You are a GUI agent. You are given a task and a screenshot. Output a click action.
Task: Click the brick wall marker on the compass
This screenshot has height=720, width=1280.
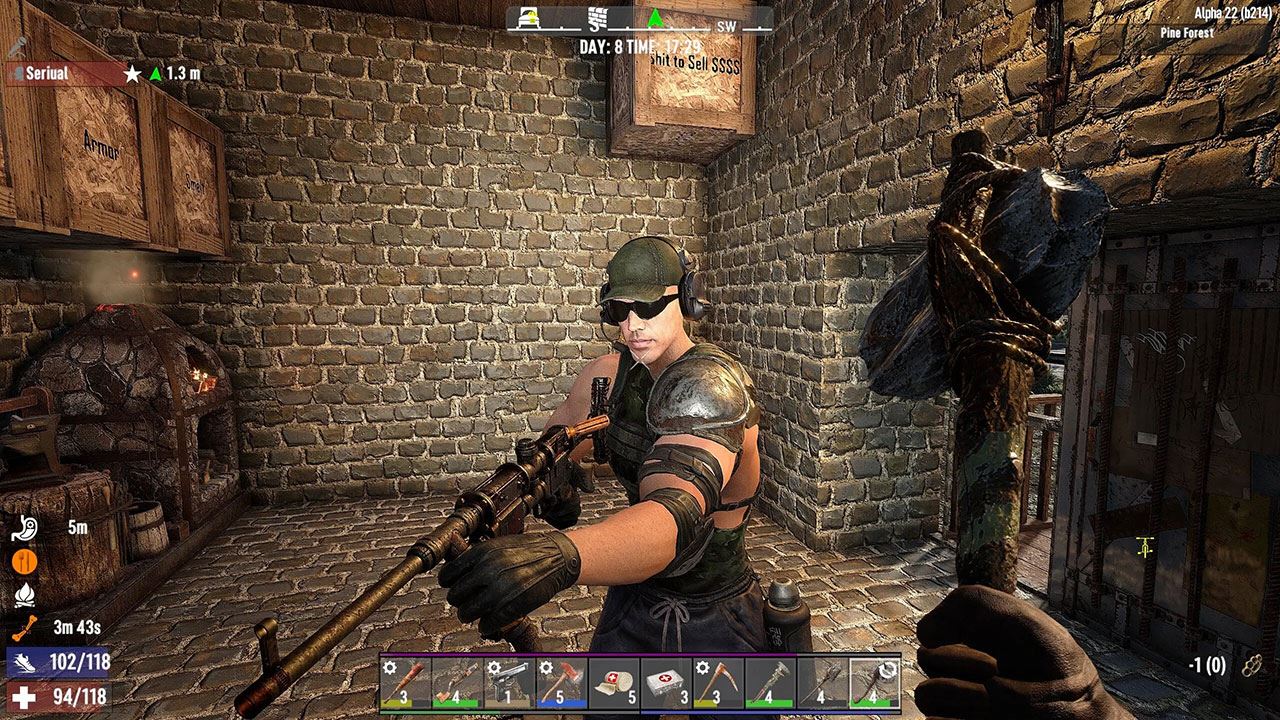pyautogui.click(x=598, y=18)
